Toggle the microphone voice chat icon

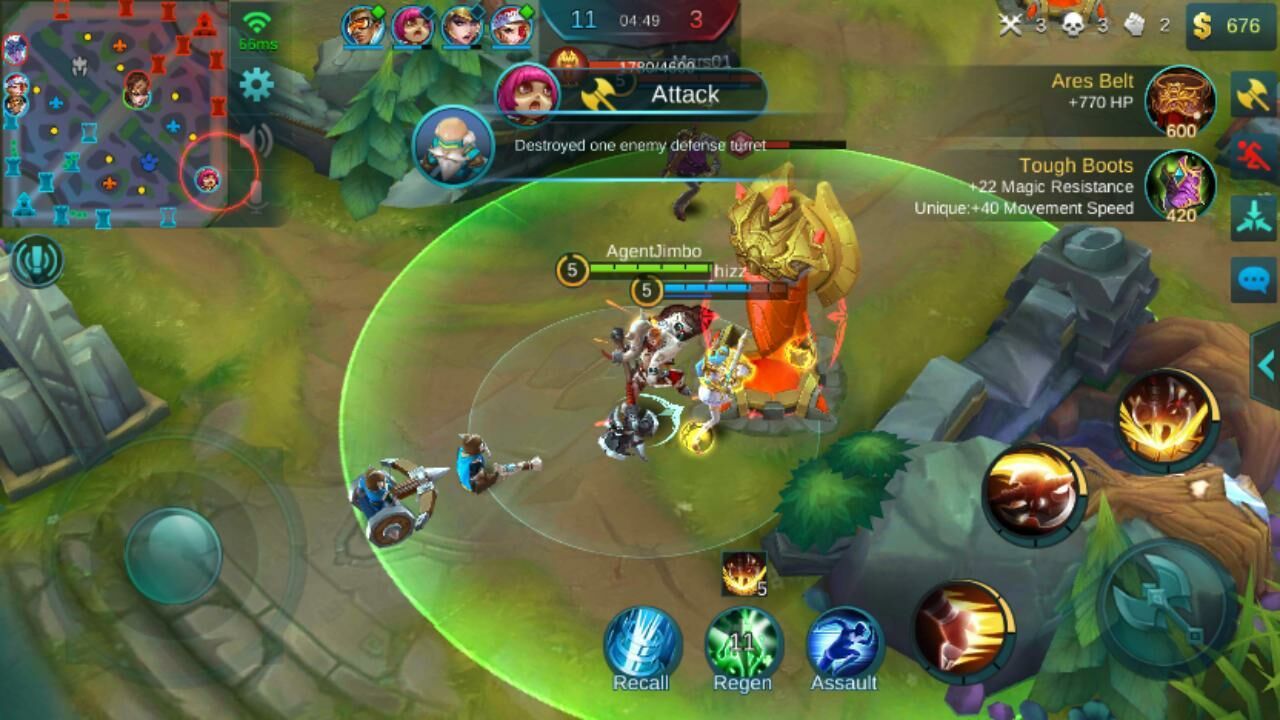click(x=257, y=193)
